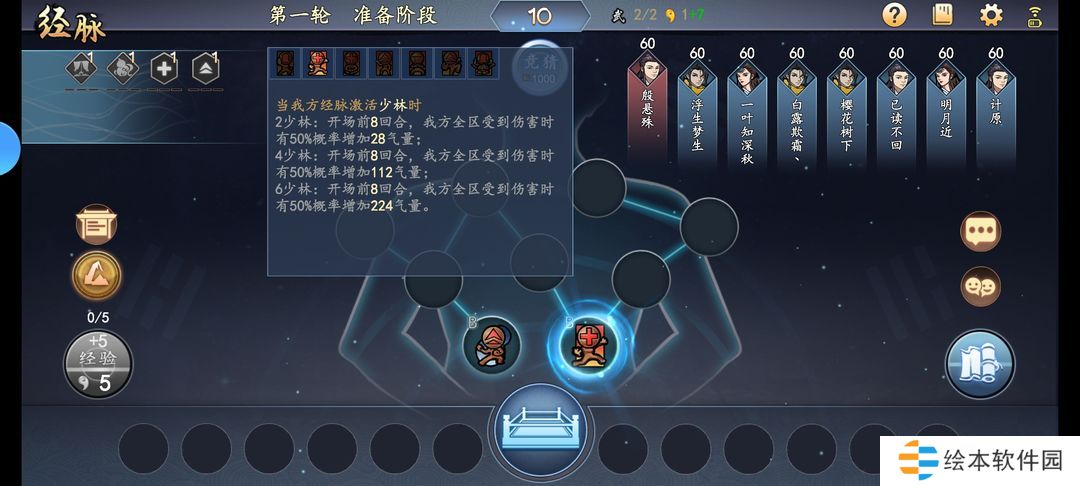This screenshot has height=486, width=1080.
Task: Open the help question mark icon
Action: click(x=894, y=15)
